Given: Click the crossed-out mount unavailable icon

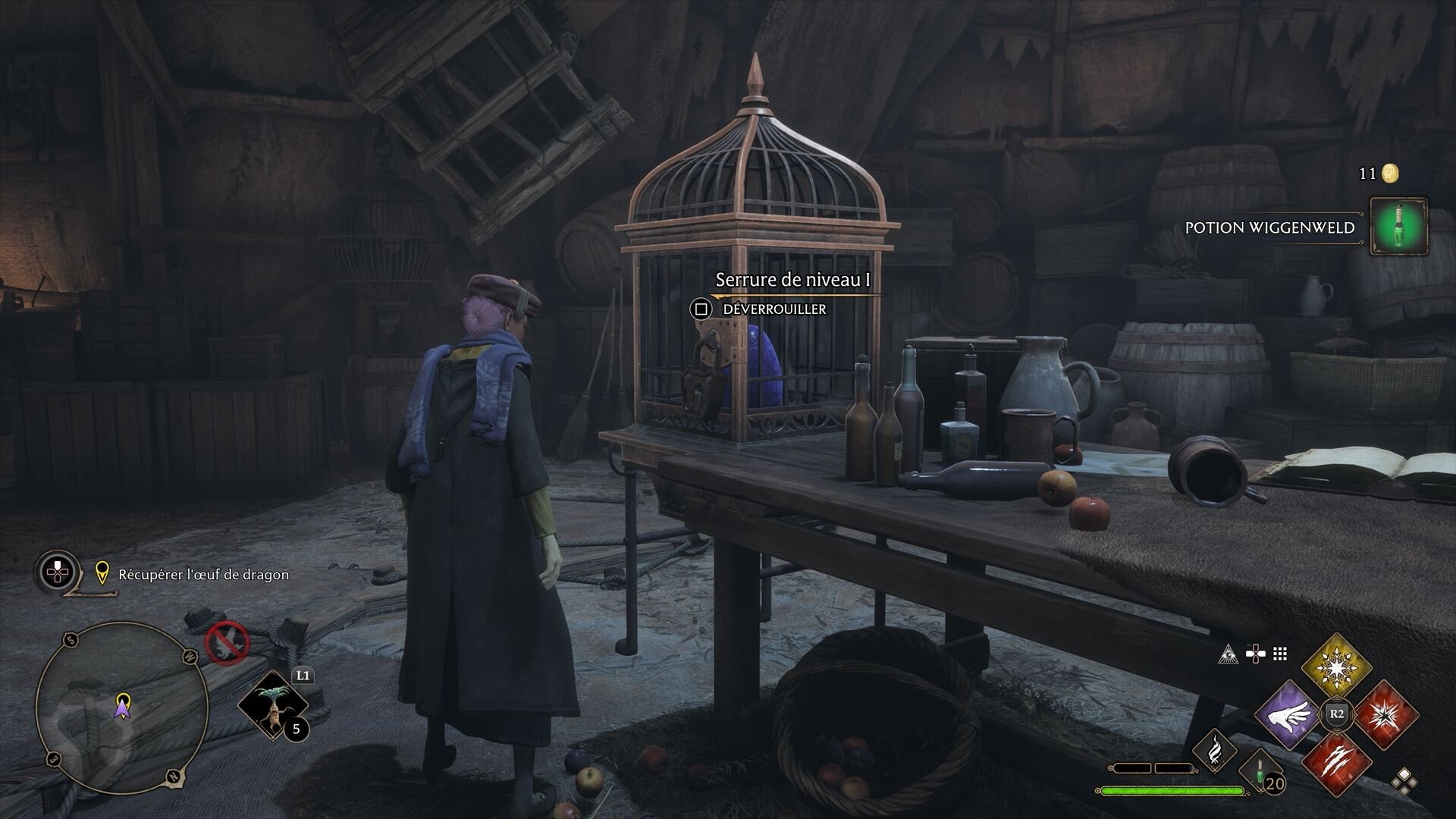Looking at the screenshot, I should coord(227,643).
